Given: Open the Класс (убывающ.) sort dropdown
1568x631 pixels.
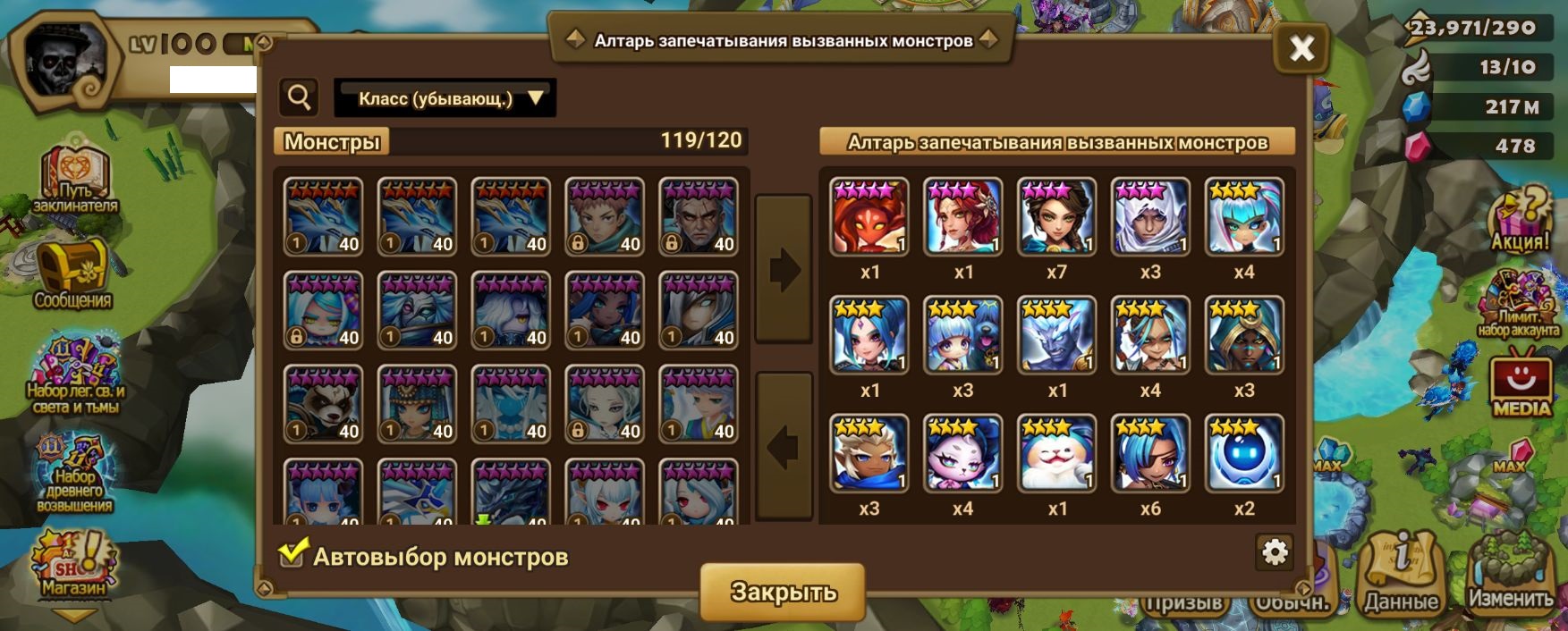Looking at the screenshot, I should point(445,98).
